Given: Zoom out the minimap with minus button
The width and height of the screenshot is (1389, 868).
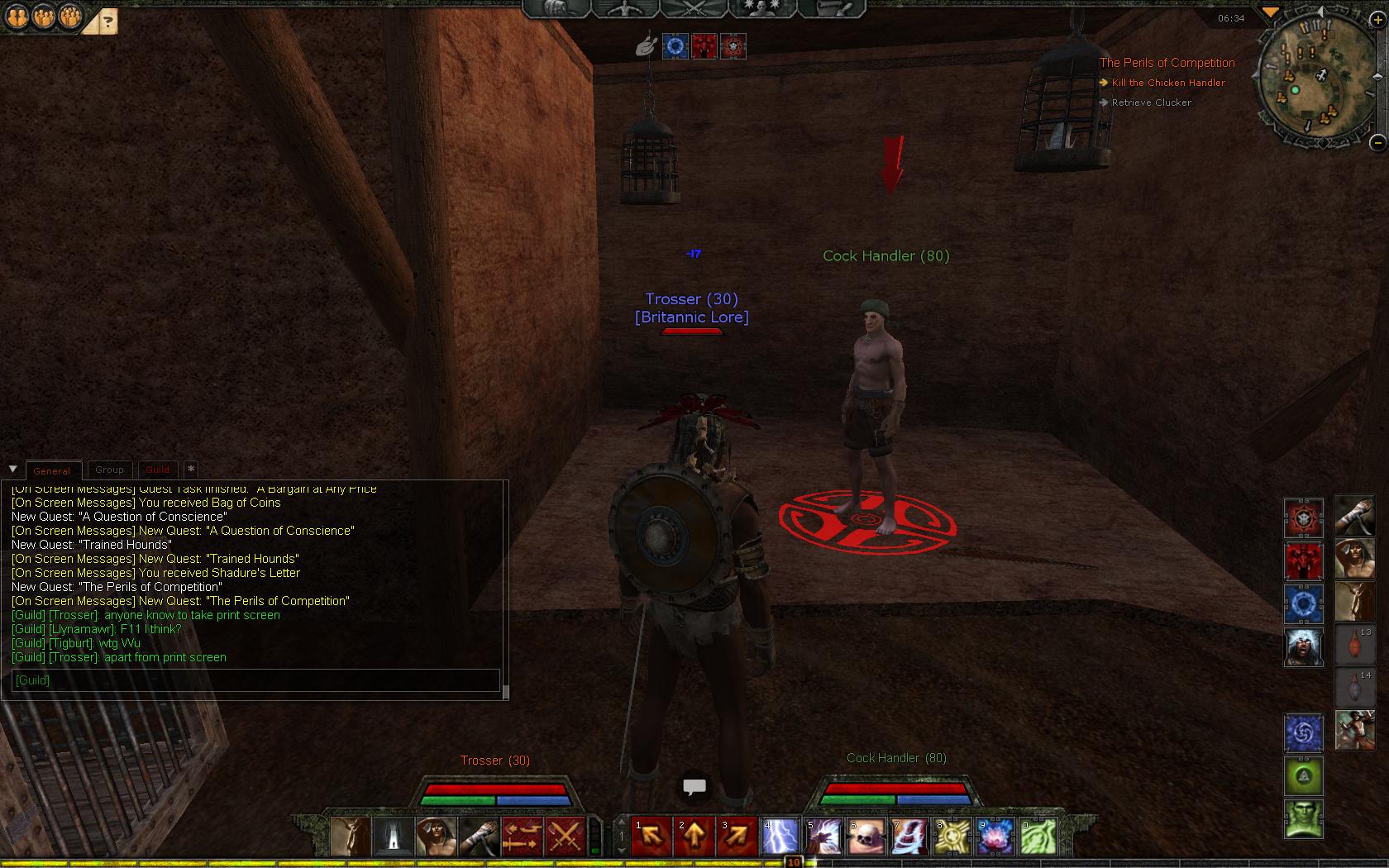Looking at the screenshot, I should pos(1377,142).
